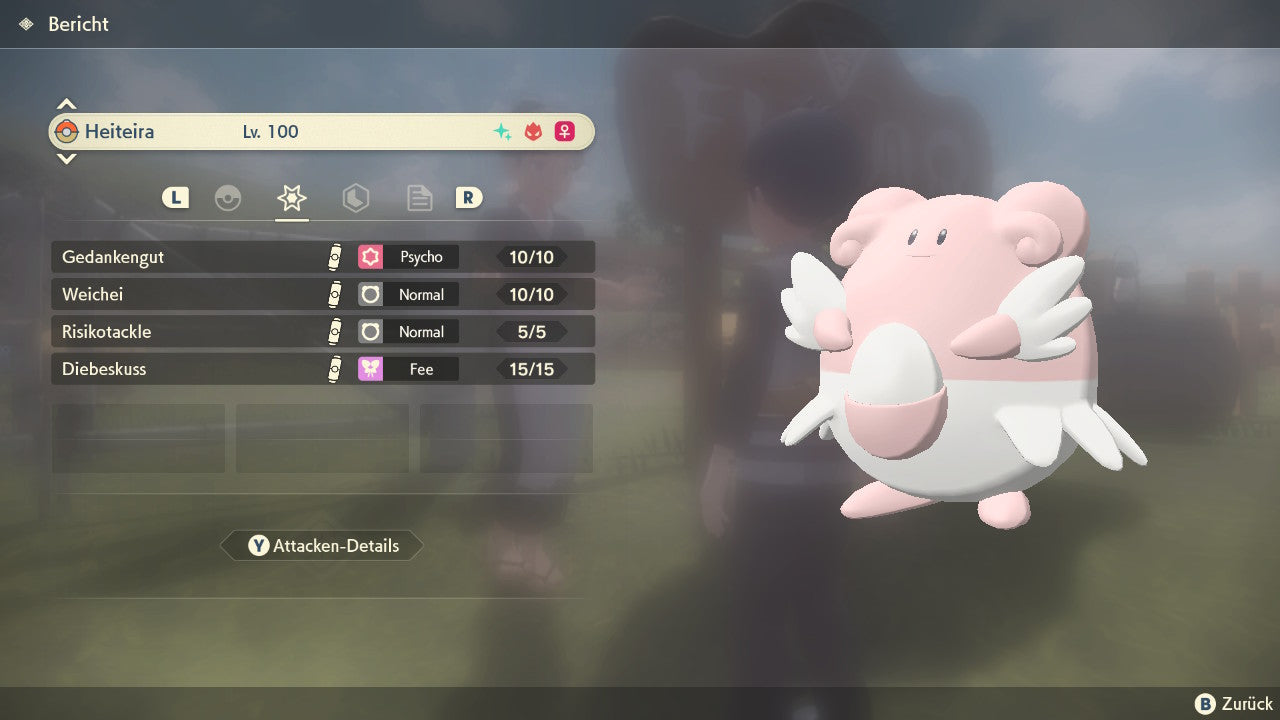Screen dimensions: 1280x720
Task: Open the document notes tab
Action: tap(419, 198)
